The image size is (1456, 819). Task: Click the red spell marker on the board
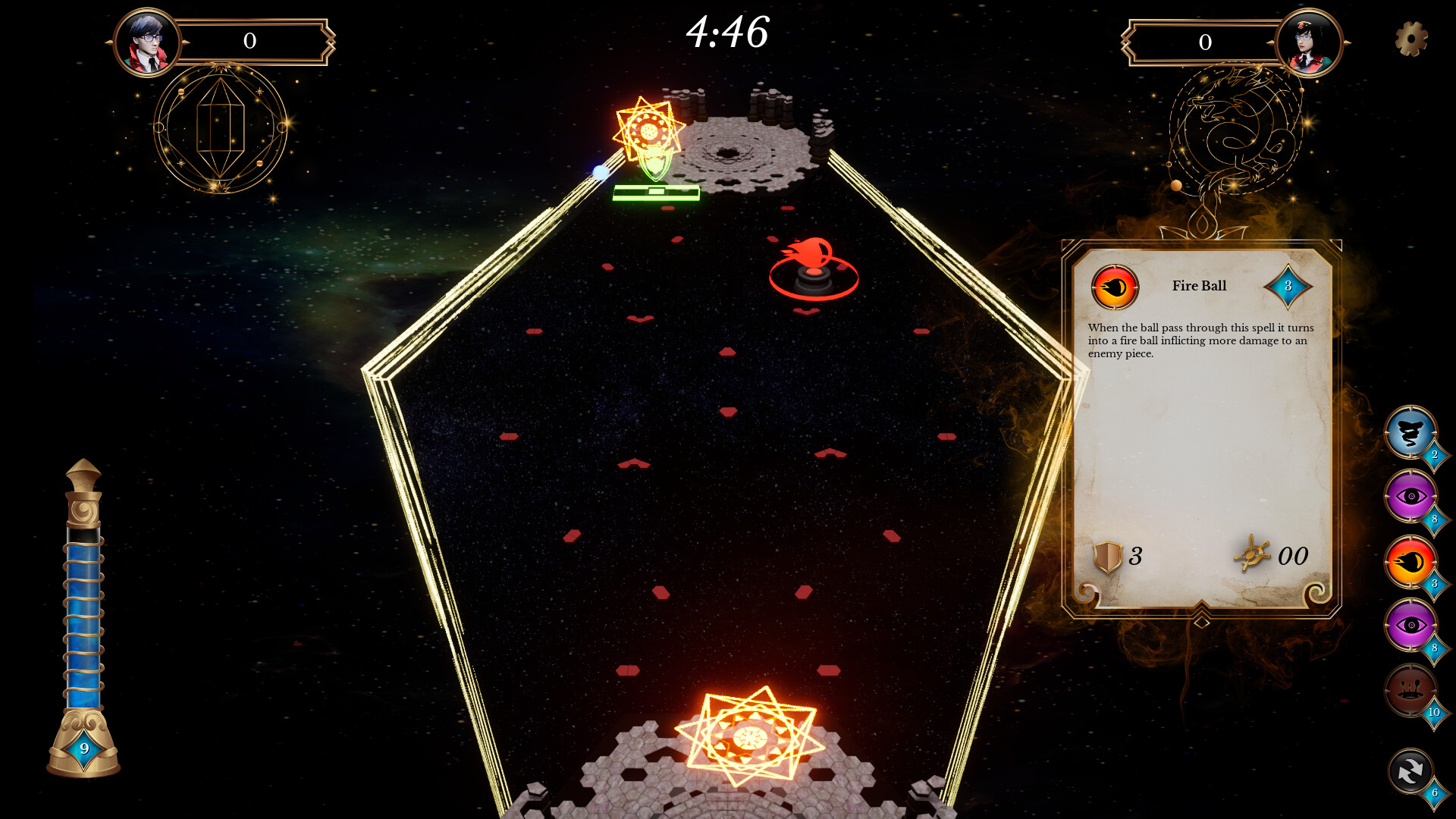click(811, 269)
